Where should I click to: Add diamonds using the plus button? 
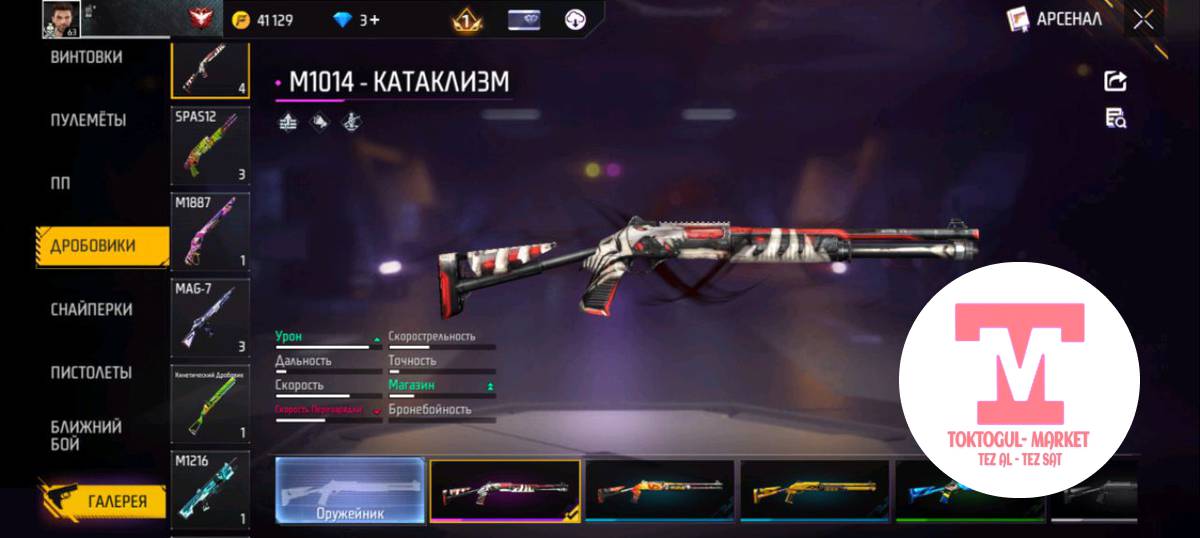pyautogui.click(x=375, y=20)
